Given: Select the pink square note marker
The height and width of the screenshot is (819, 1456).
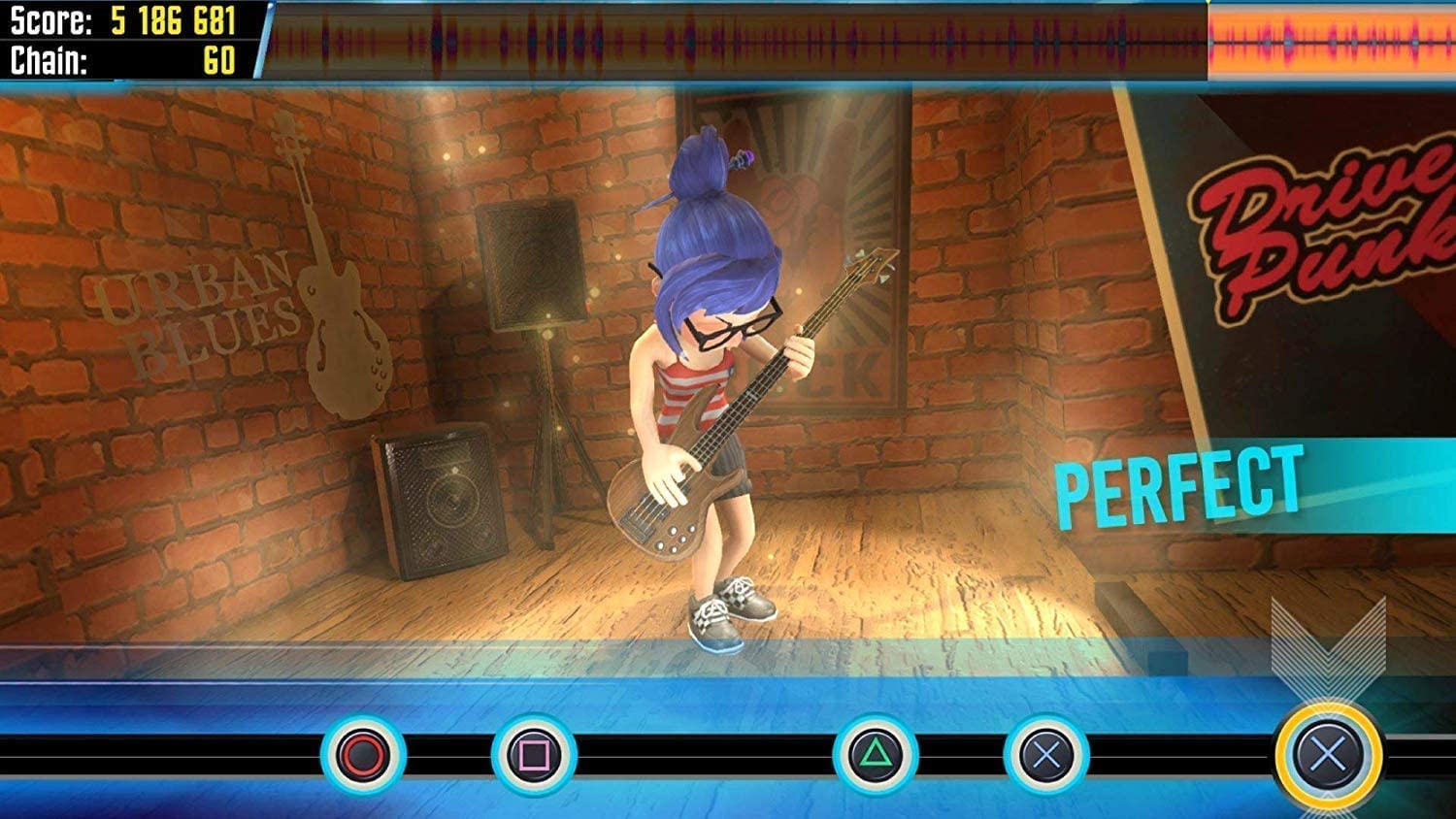Looking at the screenshot, I should [534, 755].
